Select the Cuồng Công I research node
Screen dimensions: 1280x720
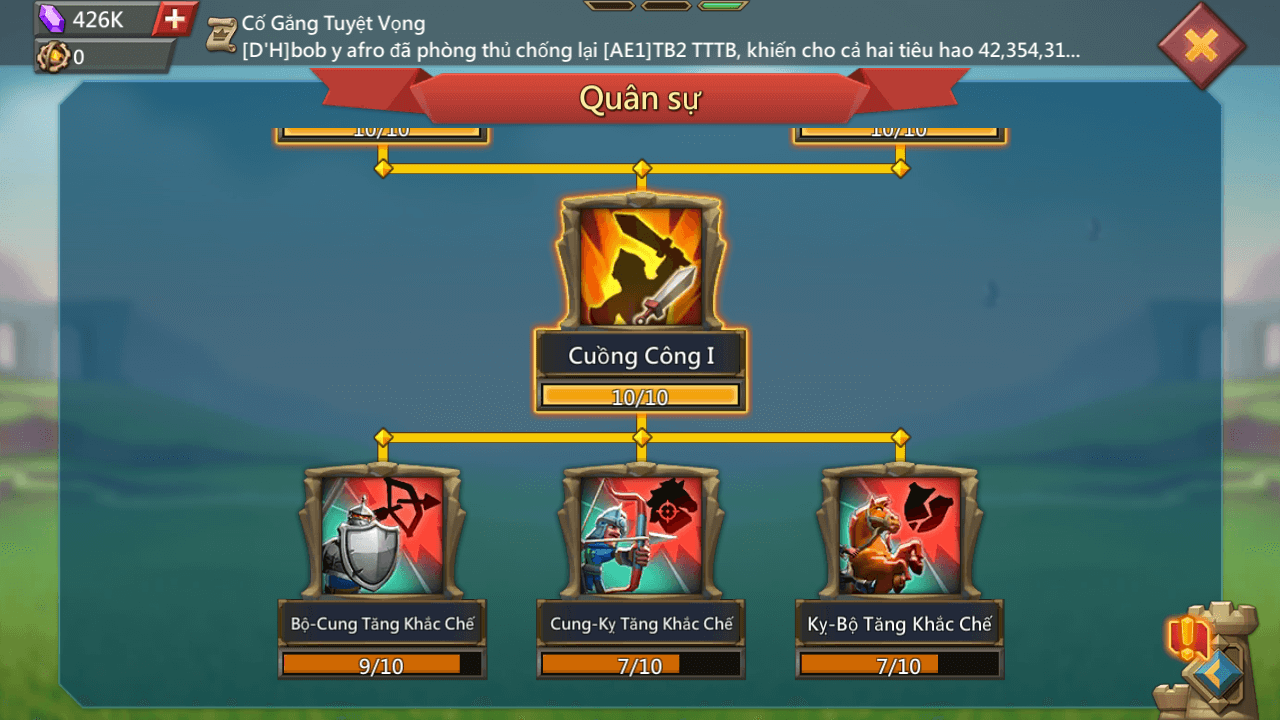[x=641, y=266]
